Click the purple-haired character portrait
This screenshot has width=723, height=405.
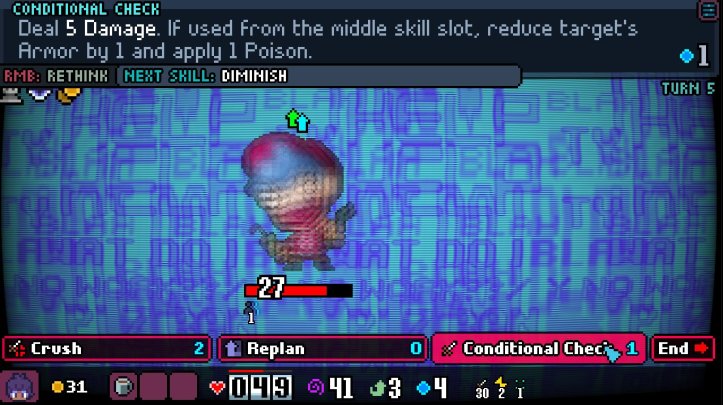(20, 386)
